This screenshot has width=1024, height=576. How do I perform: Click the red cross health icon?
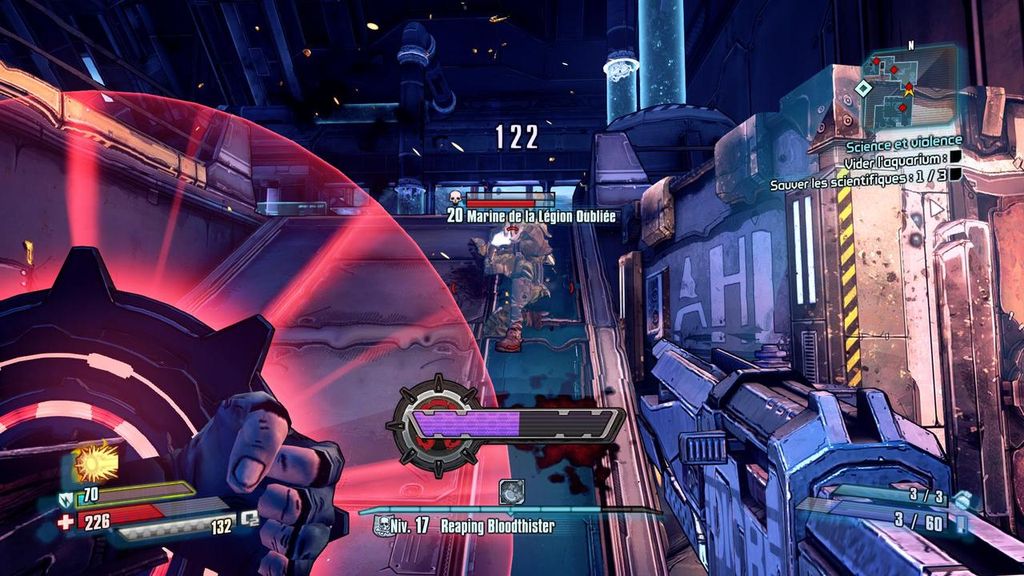click(x=66, y=521)
